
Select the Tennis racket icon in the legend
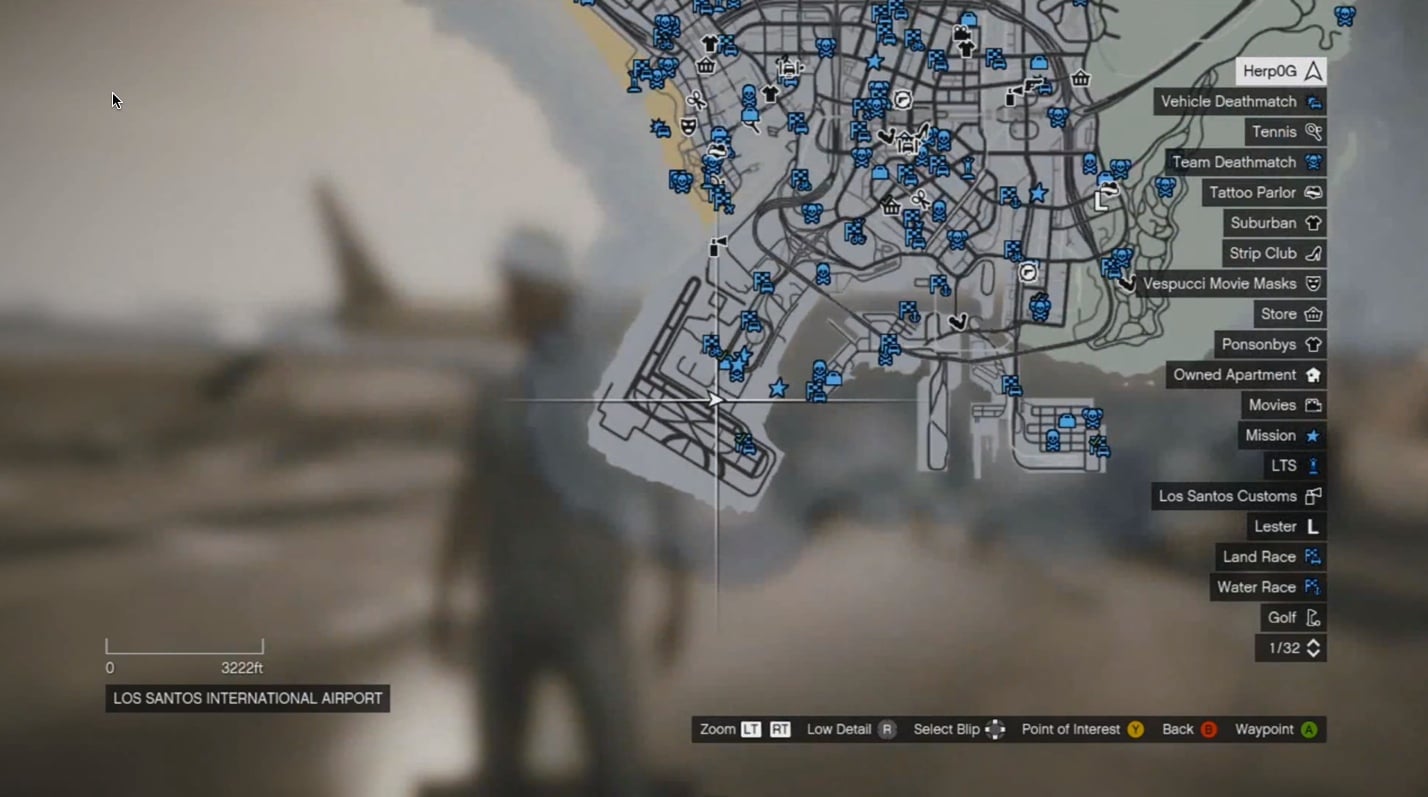pyautogui.click(x=1314, y=131)
